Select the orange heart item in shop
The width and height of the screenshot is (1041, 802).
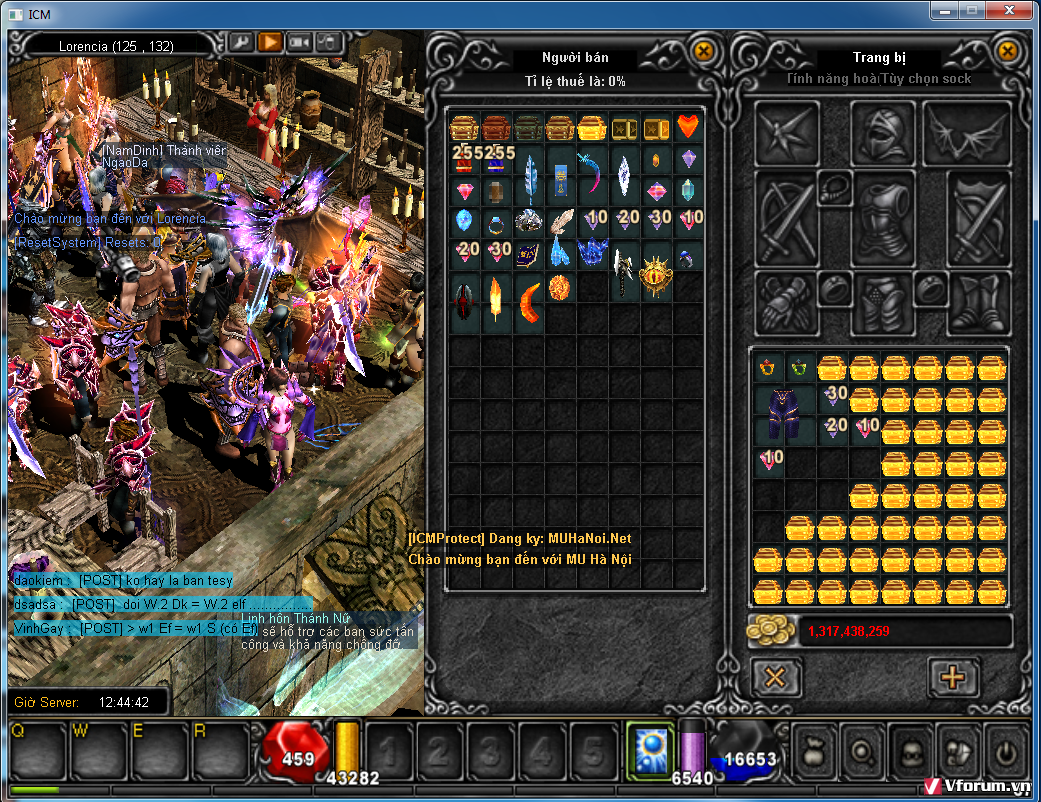(688, 126)
